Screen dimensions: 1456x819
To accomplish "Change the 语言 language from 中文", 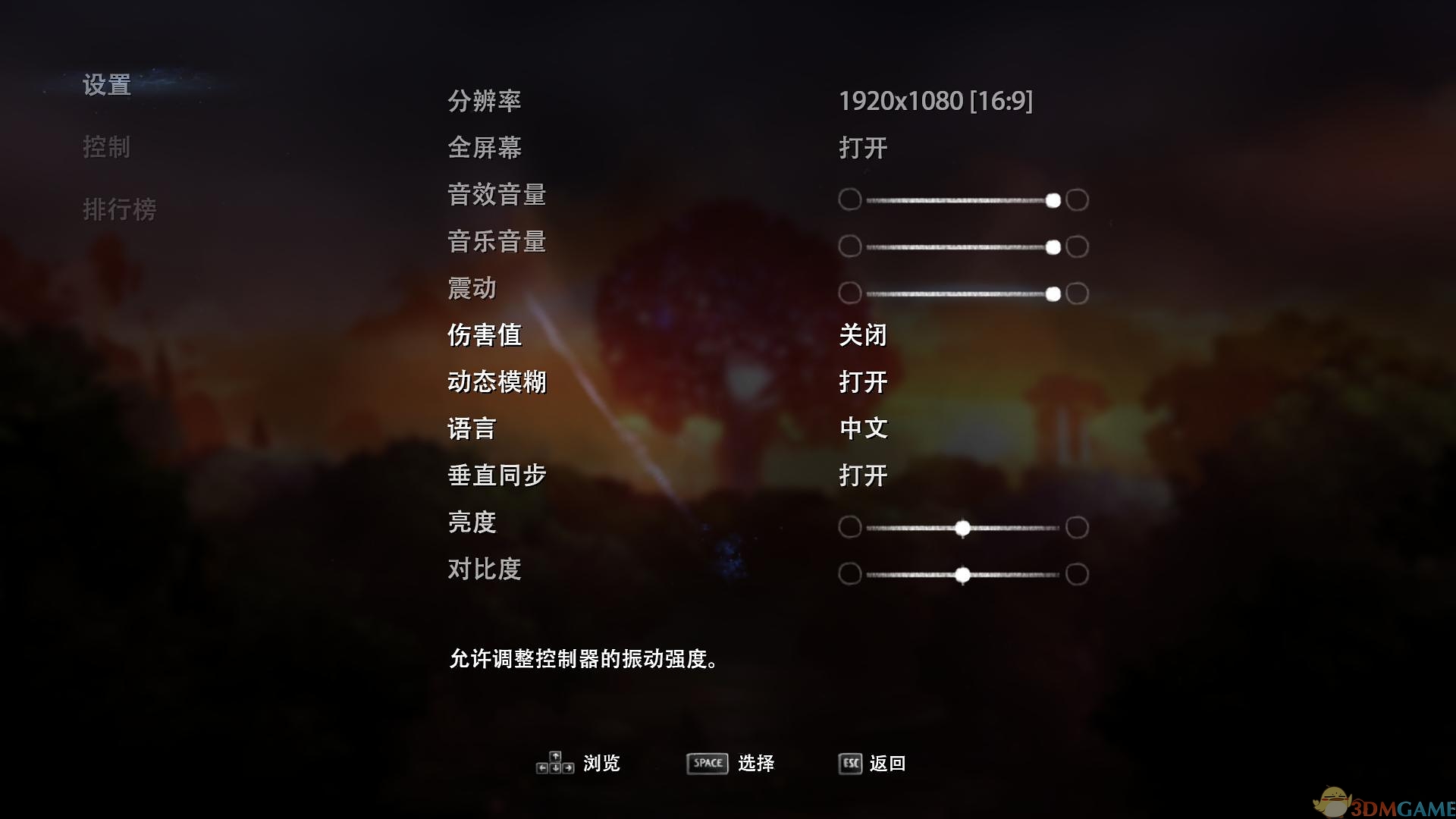I will [863, 428].
